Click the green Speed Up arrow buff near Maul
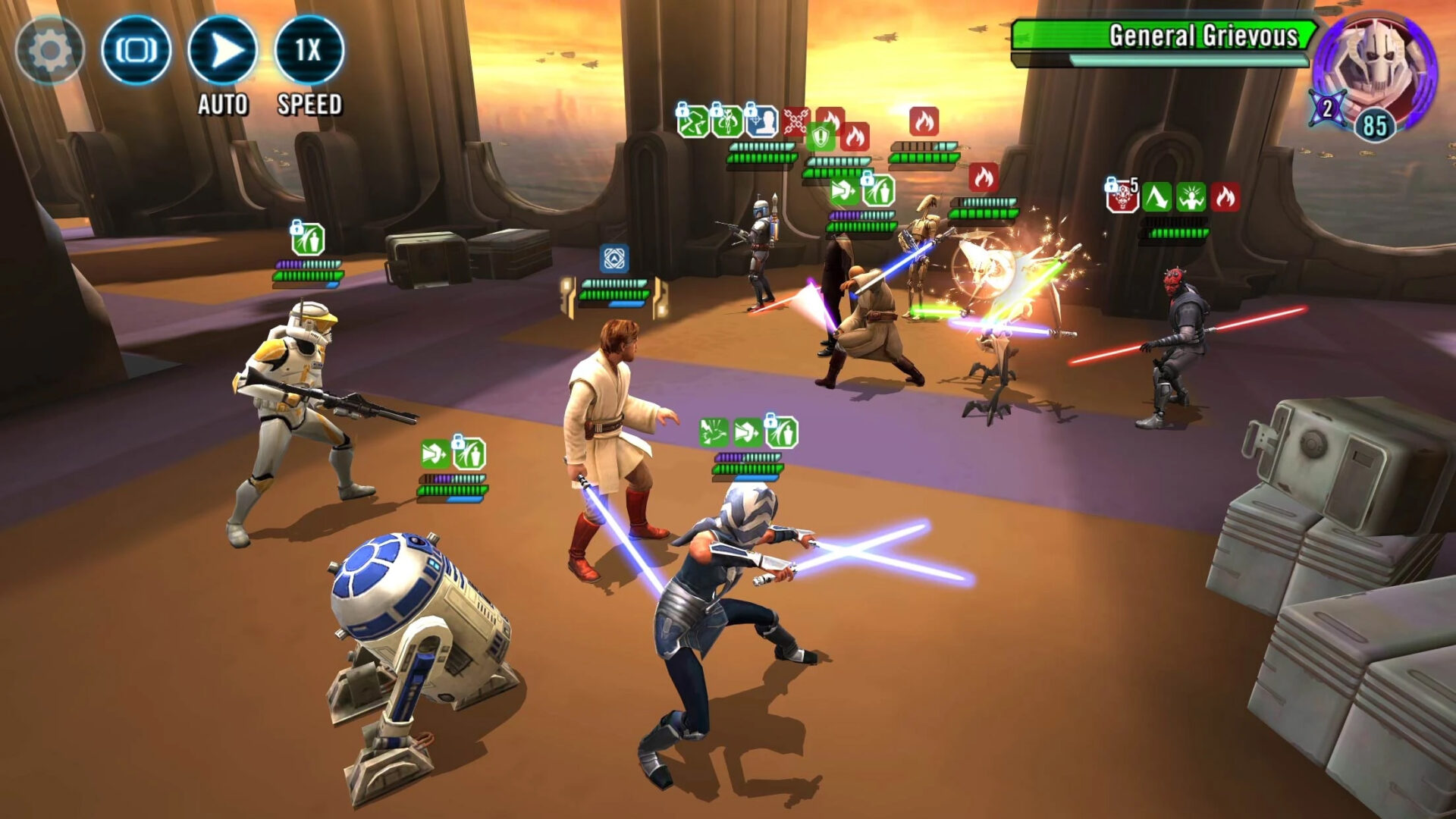The height and width of the screenshot is (819, 1456). pos(1158,196)
